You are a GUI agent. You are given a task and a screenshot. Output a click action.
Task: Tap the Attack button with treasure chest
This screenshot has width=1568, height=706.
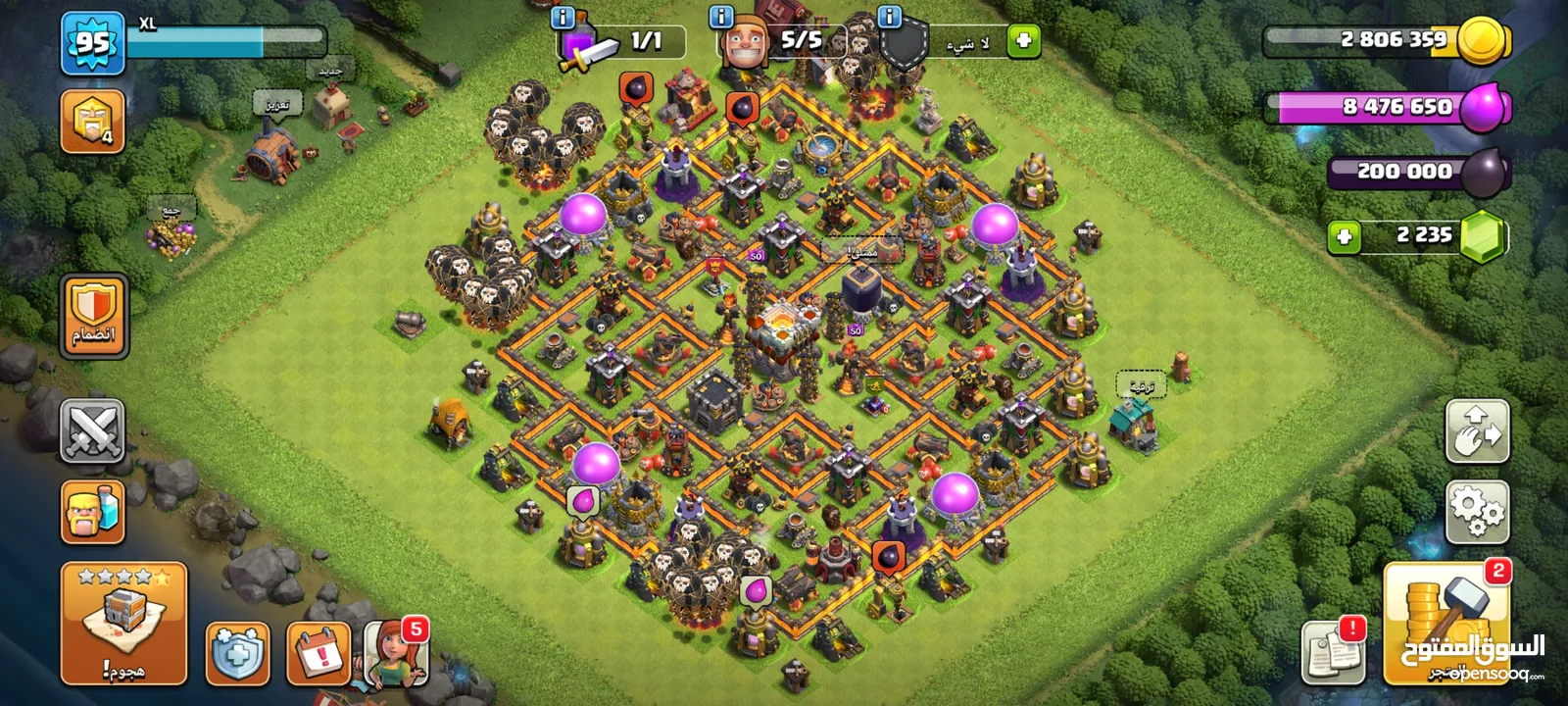click(x=123, y=623)
